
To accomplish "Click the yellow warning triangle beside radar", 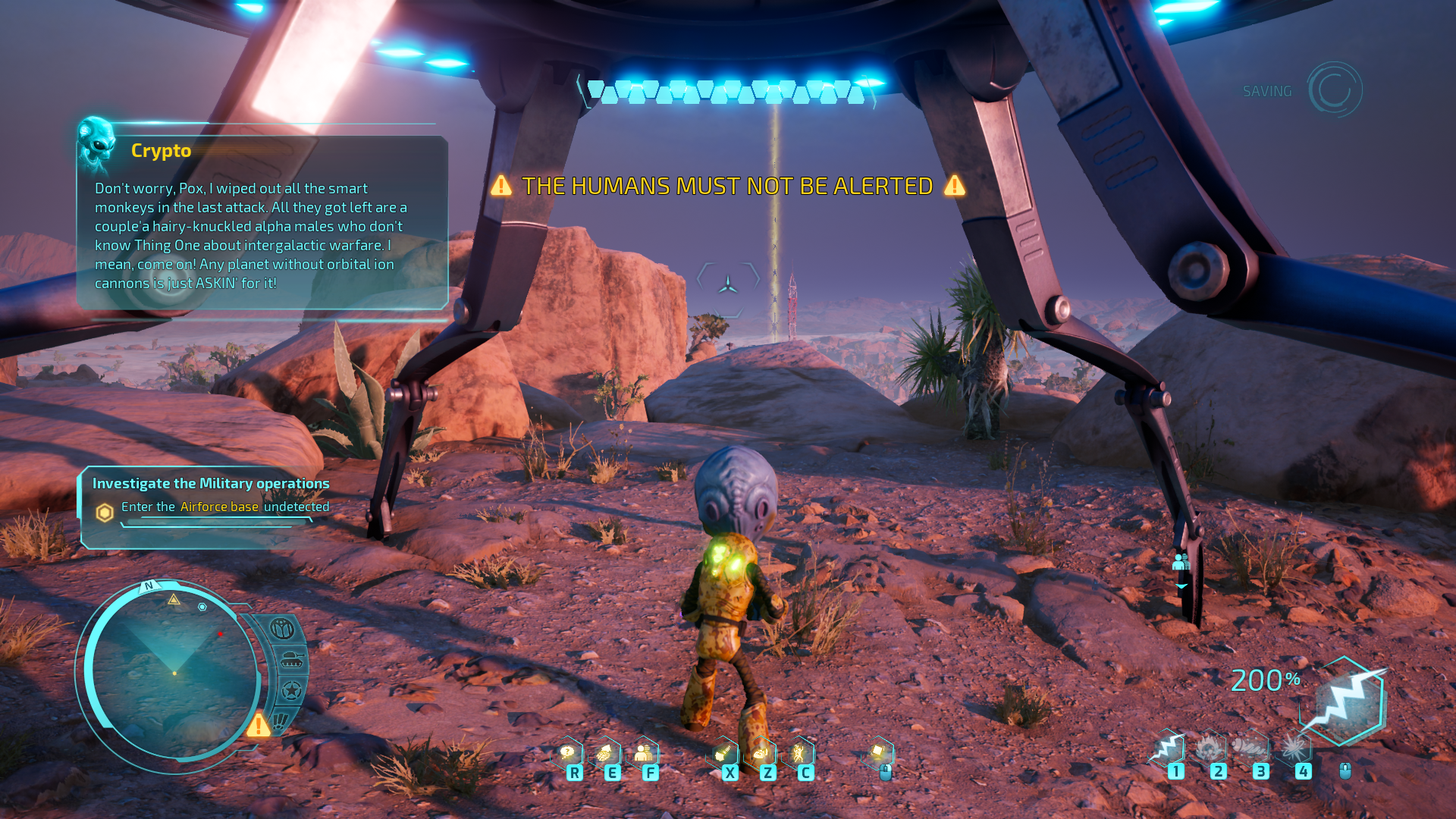I will pos(259,725).
